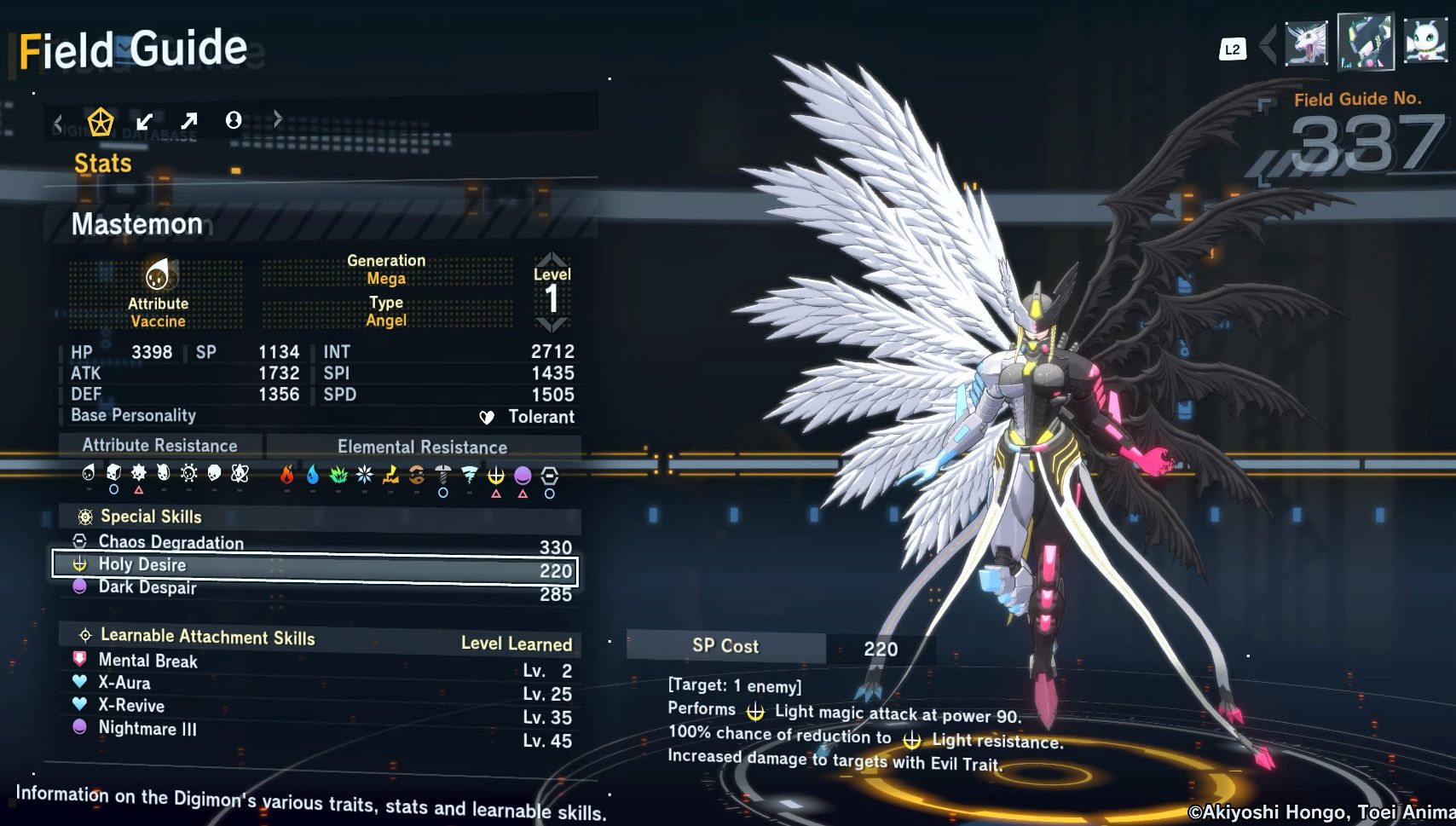Switch to the down-left arrow tab
This screenshot has height=826, width=1456.
point(145,121)
